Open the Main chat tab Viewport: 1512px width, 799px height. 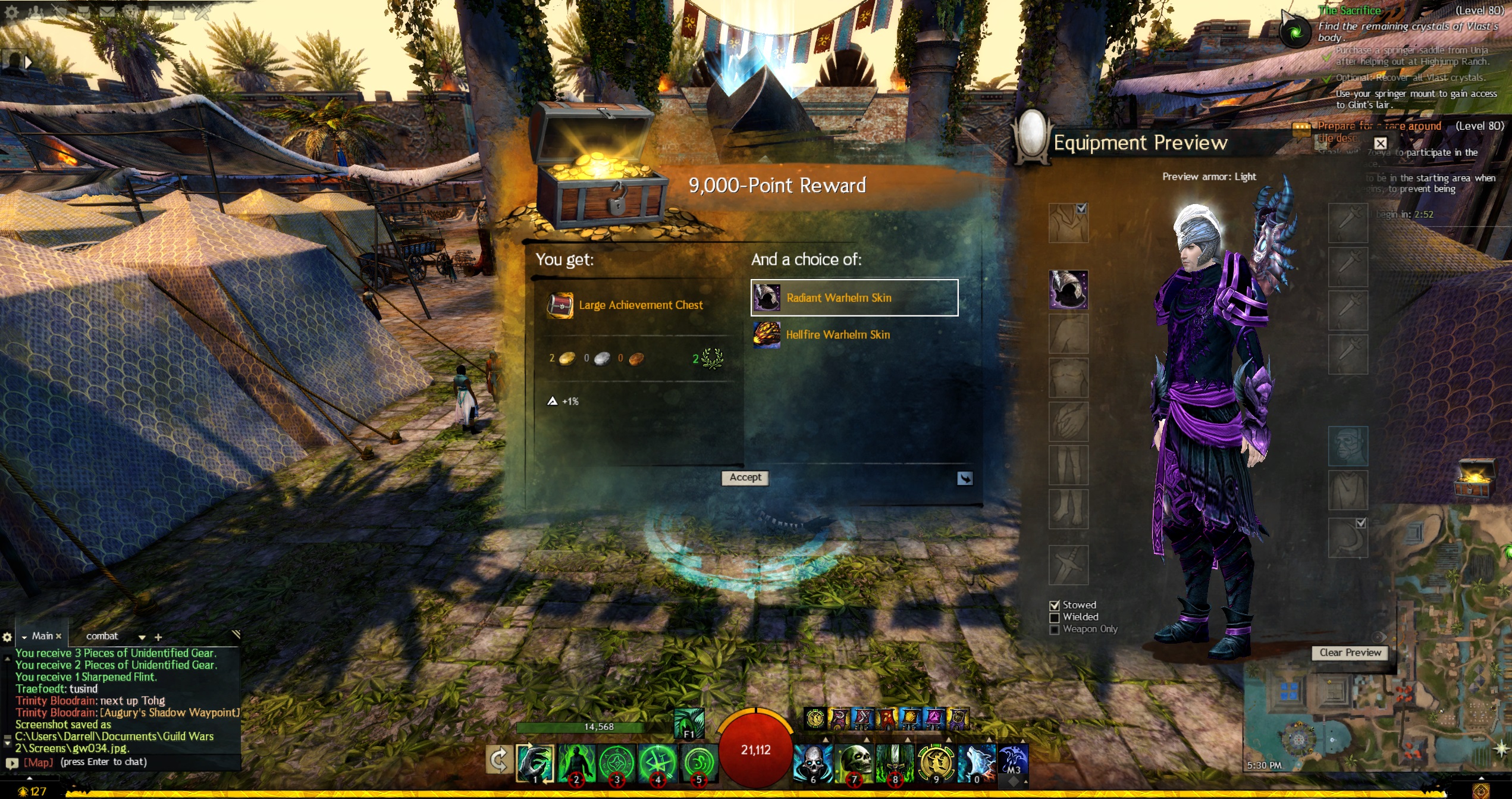pyautogui.click(x=42, y=636)
